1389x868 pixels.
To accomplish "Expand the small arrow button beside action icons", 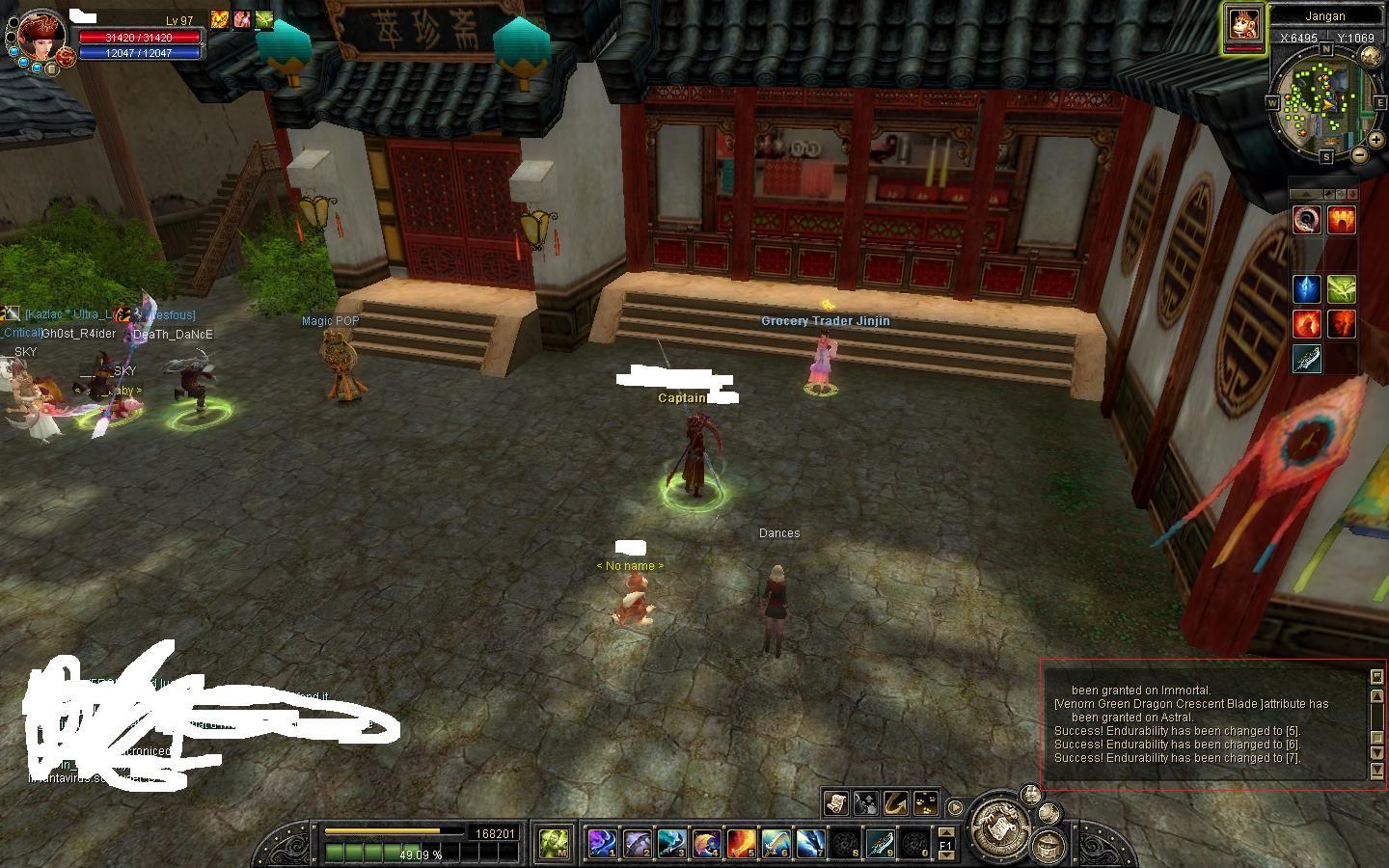I will click(x=955, y=807).
